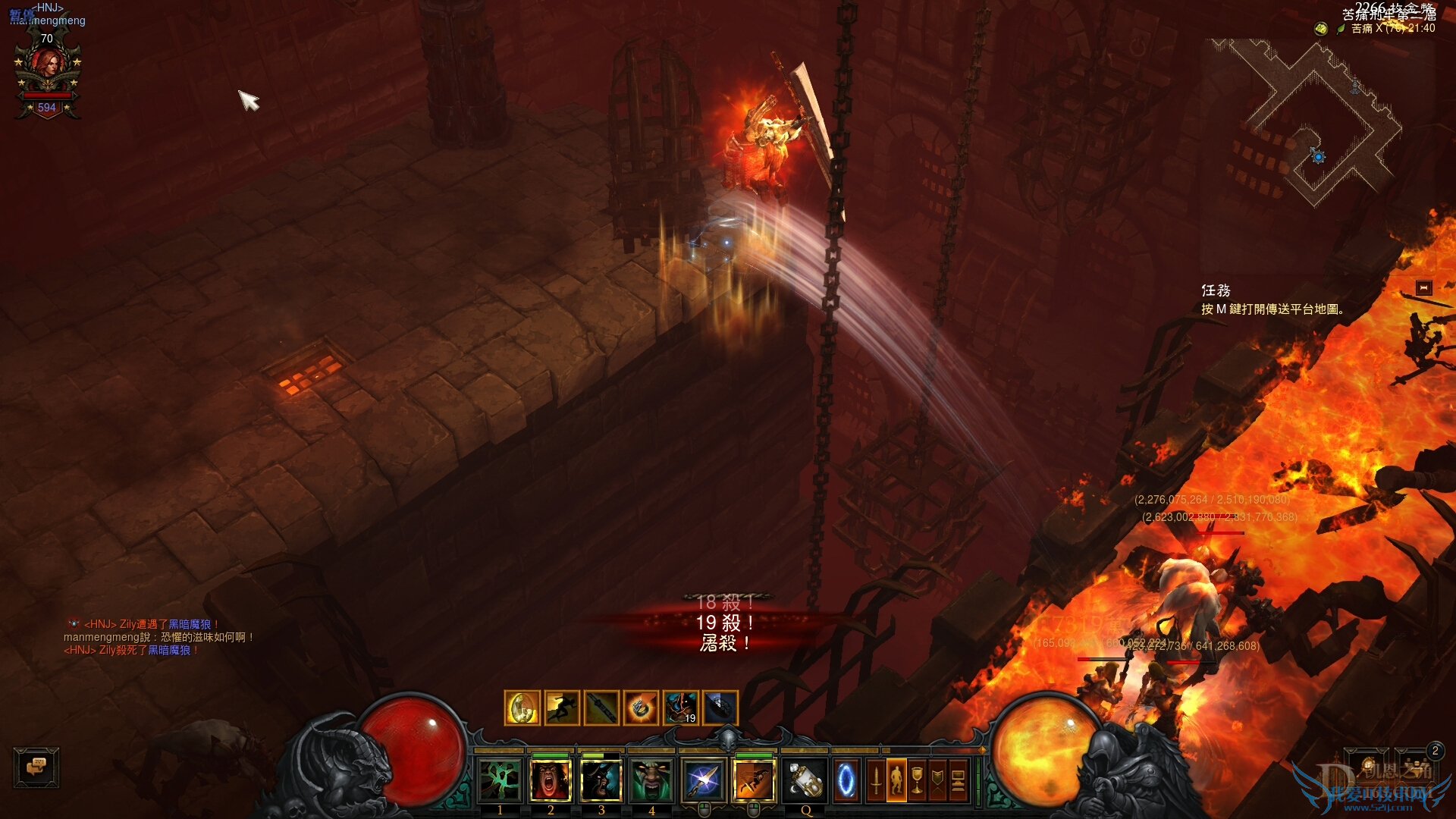
Task: Inspect the golden shield buff icon
Action: click(x=522, y=708)
